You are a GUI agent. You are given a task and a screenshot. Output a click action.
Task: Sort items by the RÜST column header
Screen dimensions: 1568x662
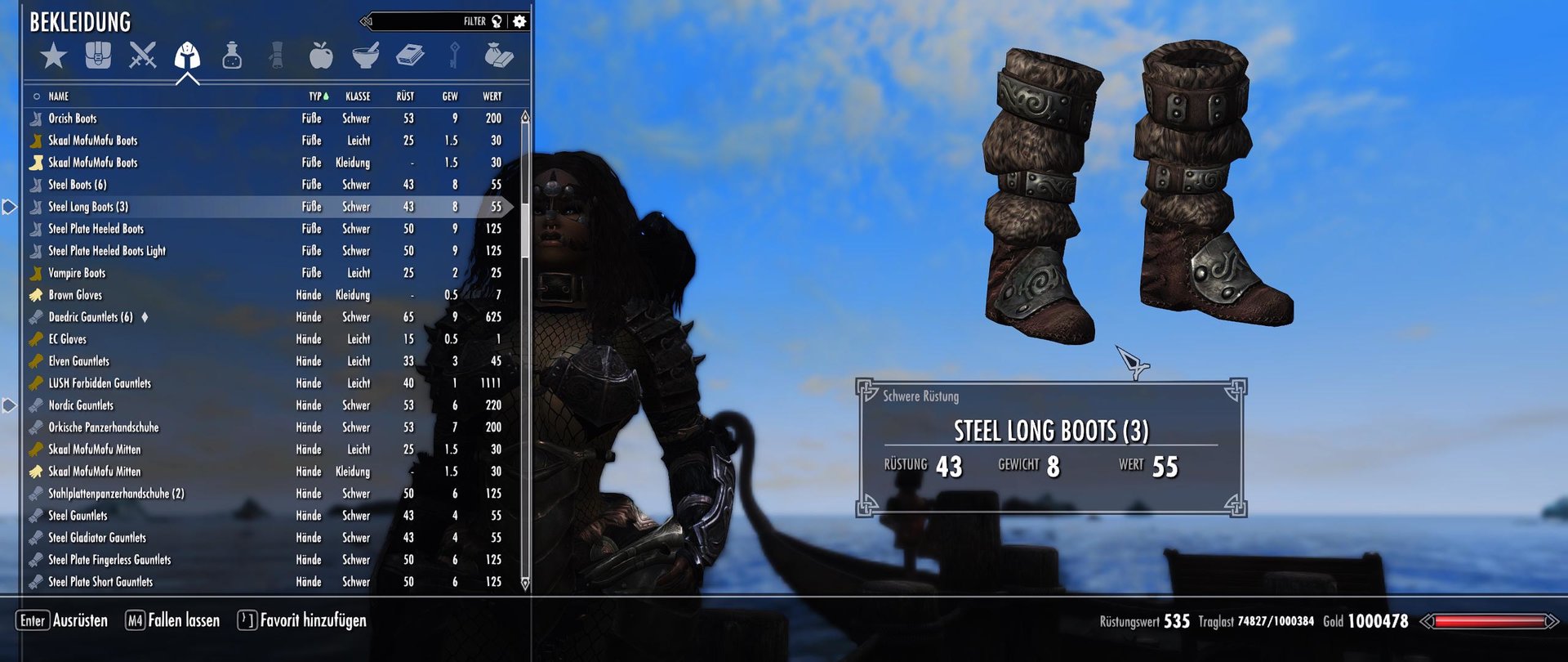[405, 96]
